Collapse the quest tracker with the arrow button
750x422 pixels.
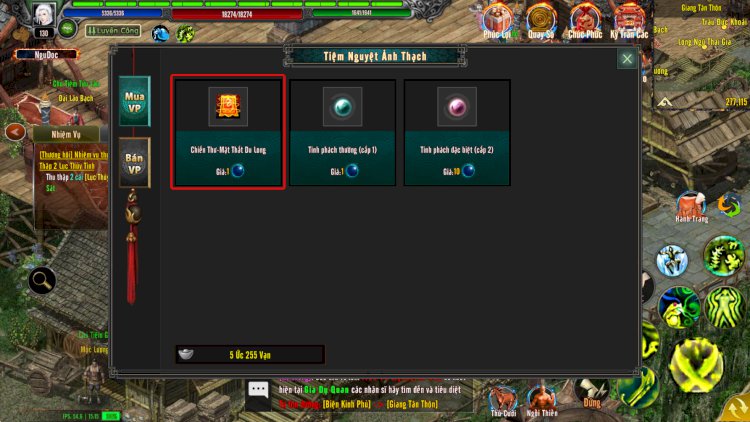pyautogui.click(x=14, y=132)
